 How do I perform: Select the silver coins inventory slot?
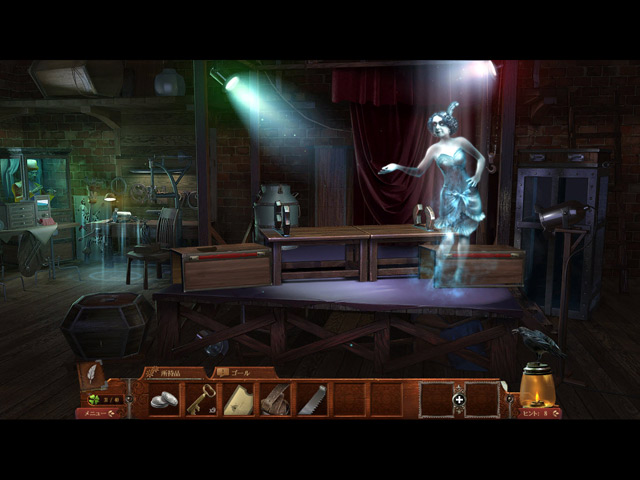[164, 399]
